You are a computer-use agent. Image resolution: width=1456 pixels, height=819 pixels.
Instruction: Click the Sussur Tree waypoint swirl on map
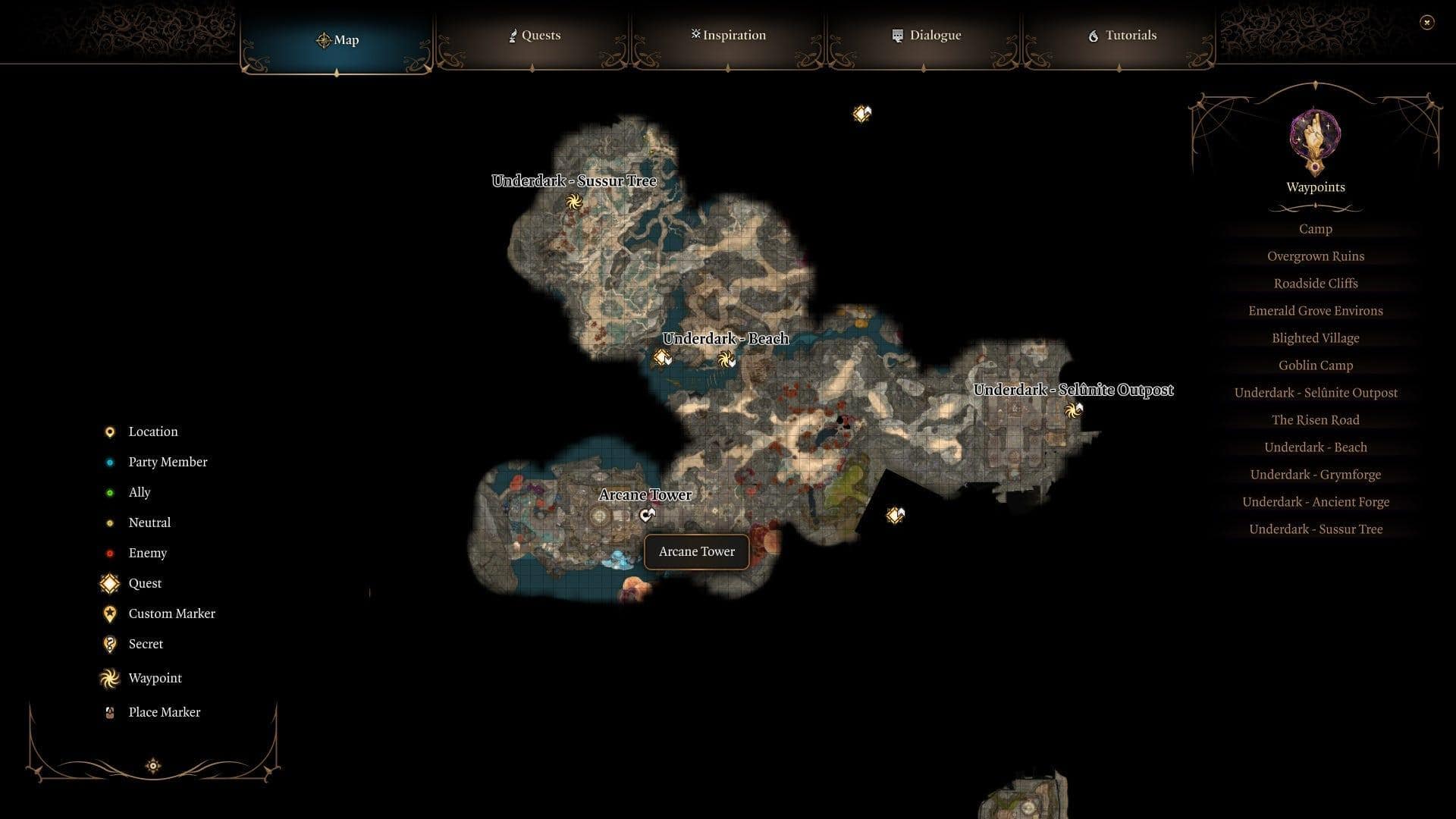click(574, 202)
